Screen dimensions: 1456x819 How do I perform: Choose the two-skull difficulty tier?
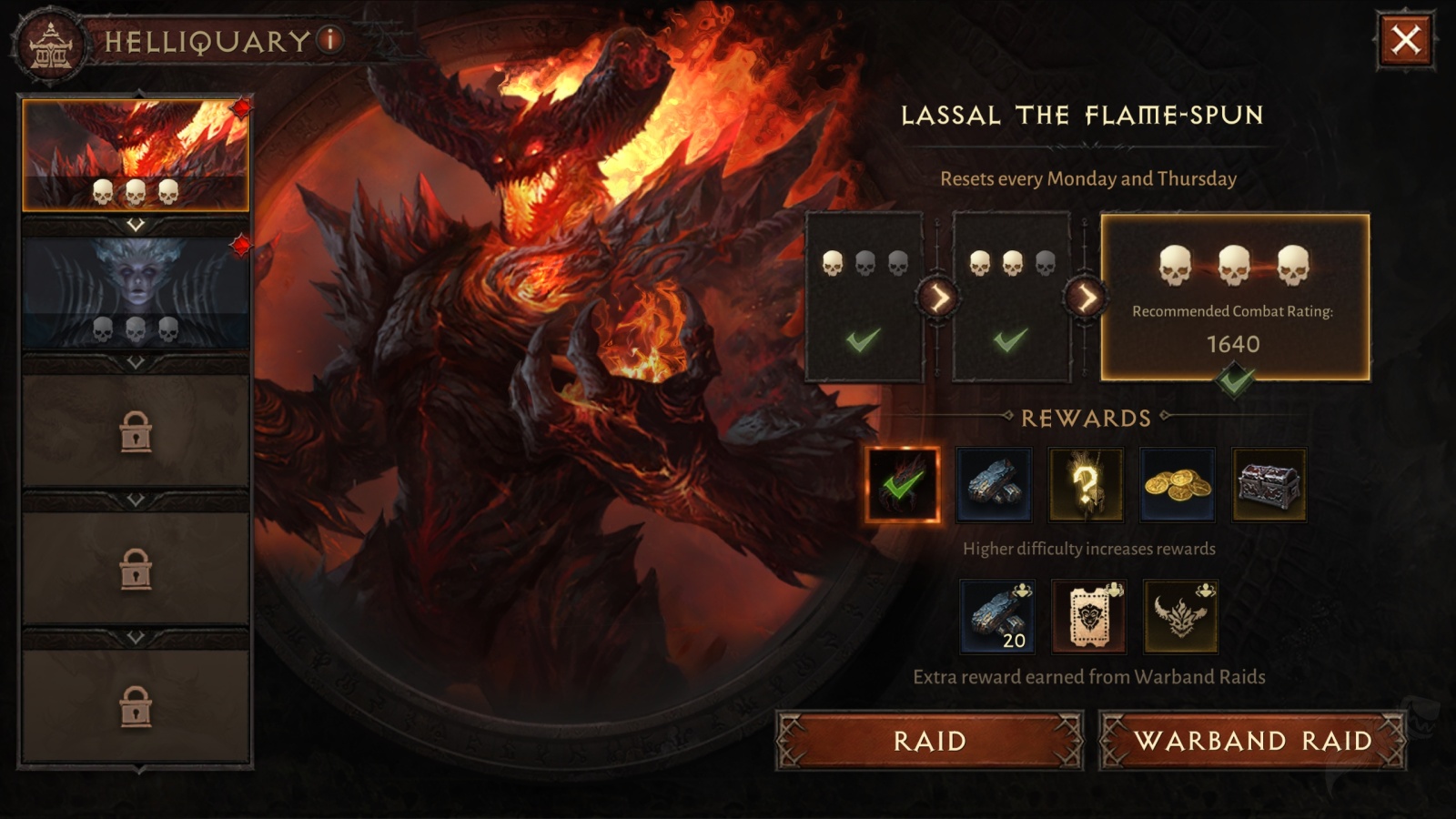pos(1011,297)
